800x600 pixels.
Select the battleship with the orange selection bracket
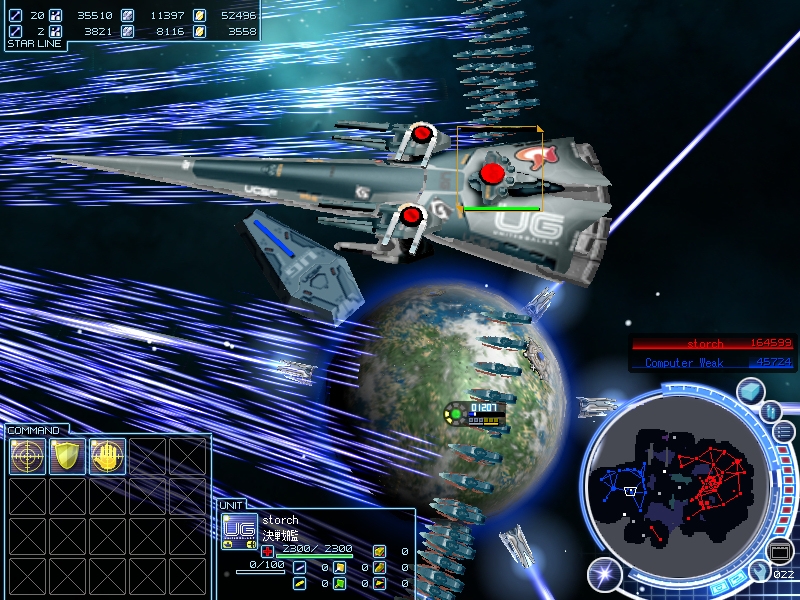499,168
